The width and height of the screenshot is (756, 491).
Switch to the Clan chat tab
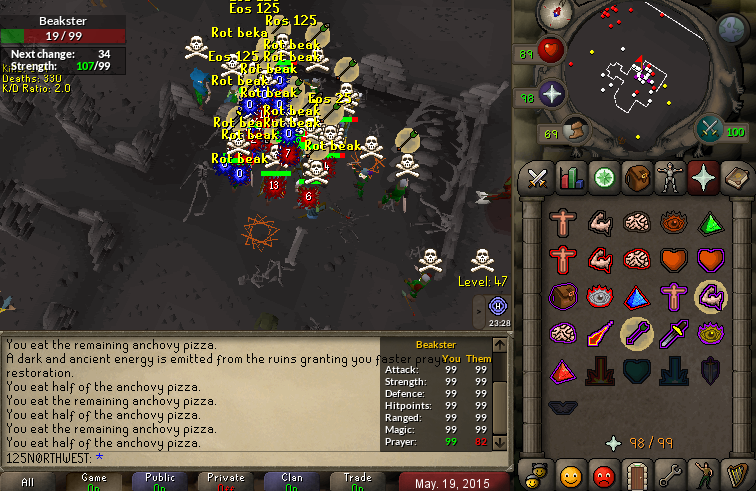(x=291, y=481)
